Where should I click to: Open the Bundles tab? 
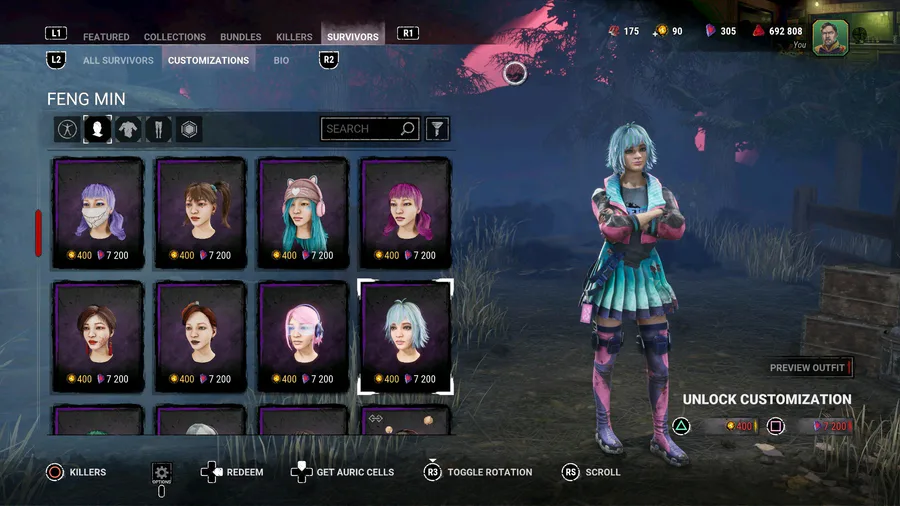point(241,37)
